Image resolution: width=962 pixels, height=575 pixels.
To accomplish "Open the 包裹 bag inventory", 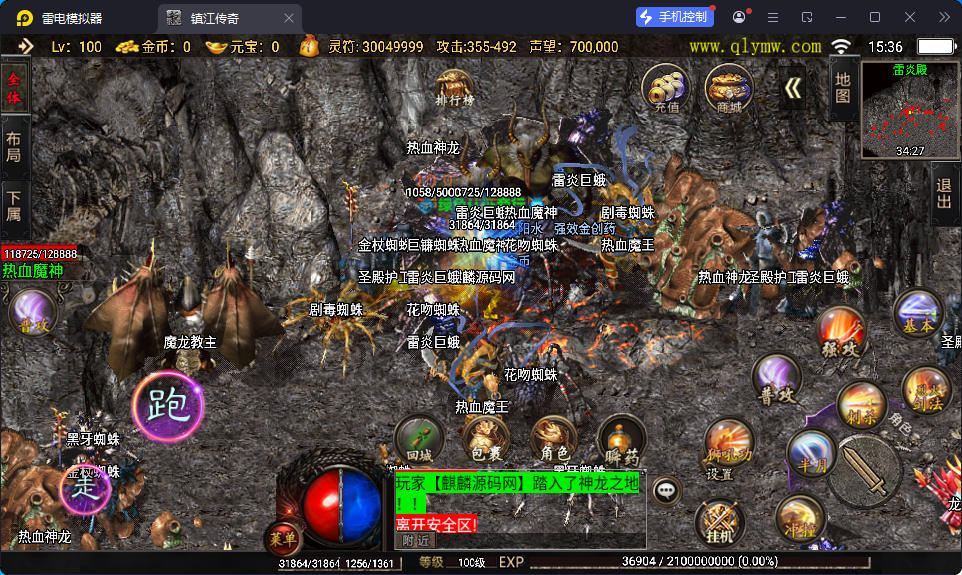I will pyautogui.click(x=485, y=440).
